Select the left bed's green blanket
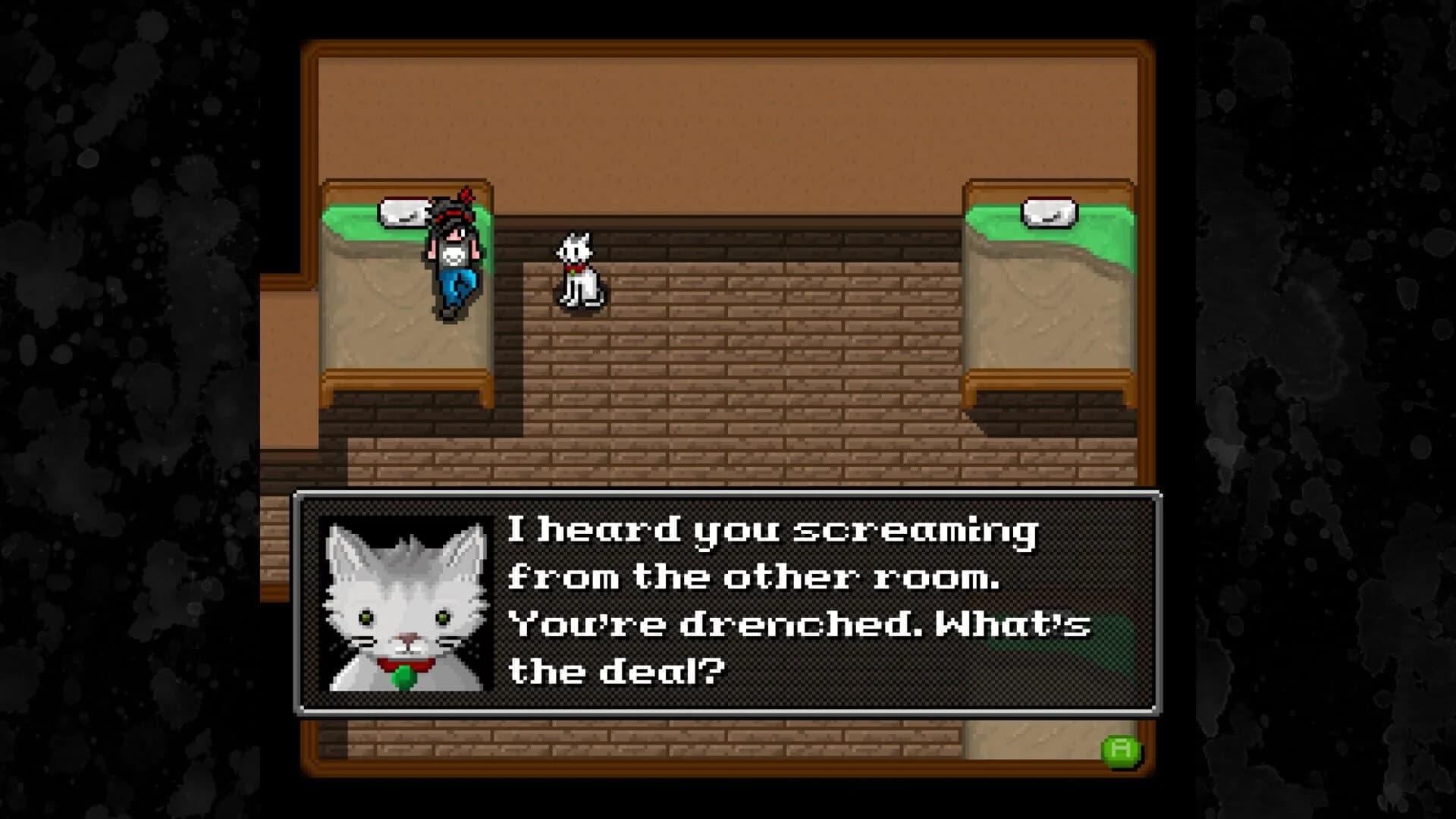The image size is (1456, 819). click(x=356, y=227)
